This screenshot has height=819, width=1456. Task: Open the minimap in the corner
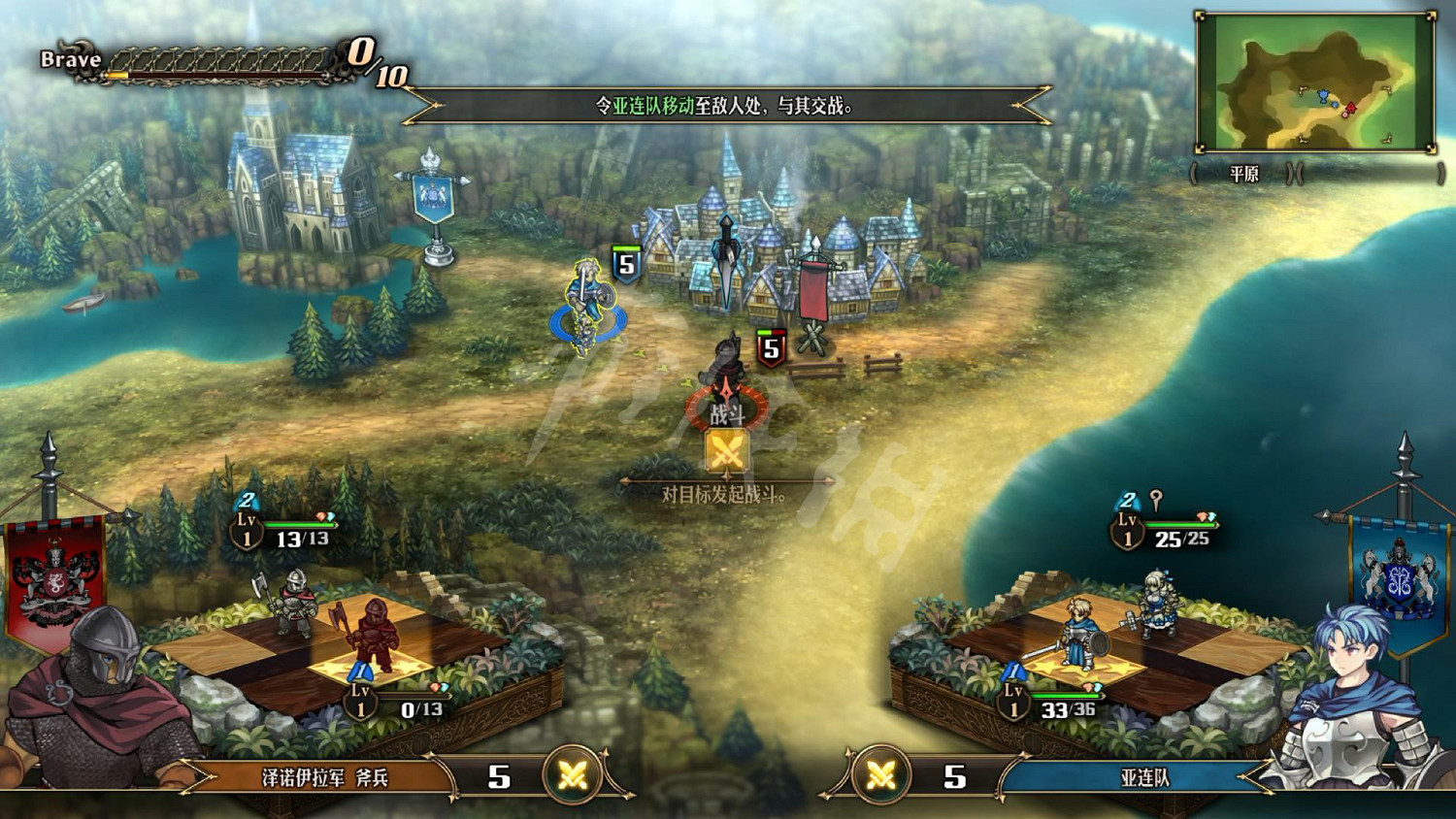coord(1316,83)
